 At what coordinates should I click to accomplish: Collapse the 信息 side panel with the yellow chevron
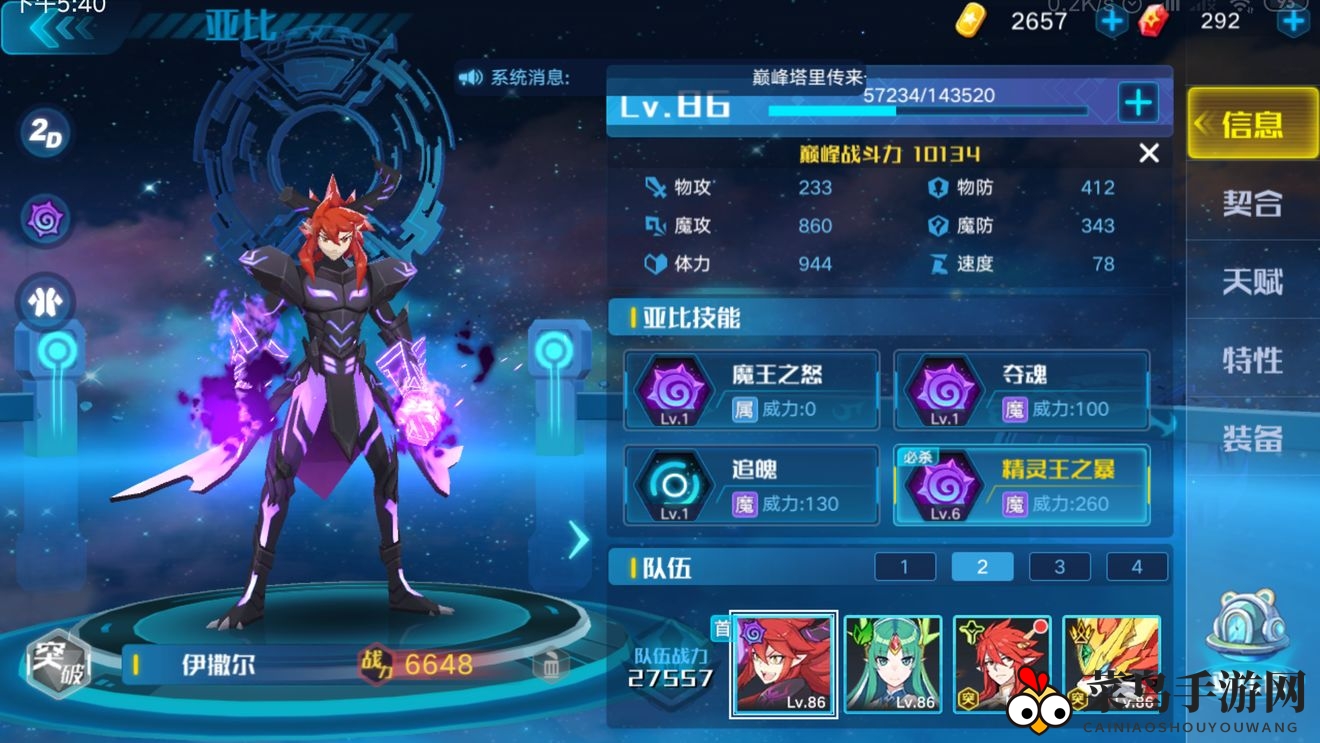coord(1204,122)
